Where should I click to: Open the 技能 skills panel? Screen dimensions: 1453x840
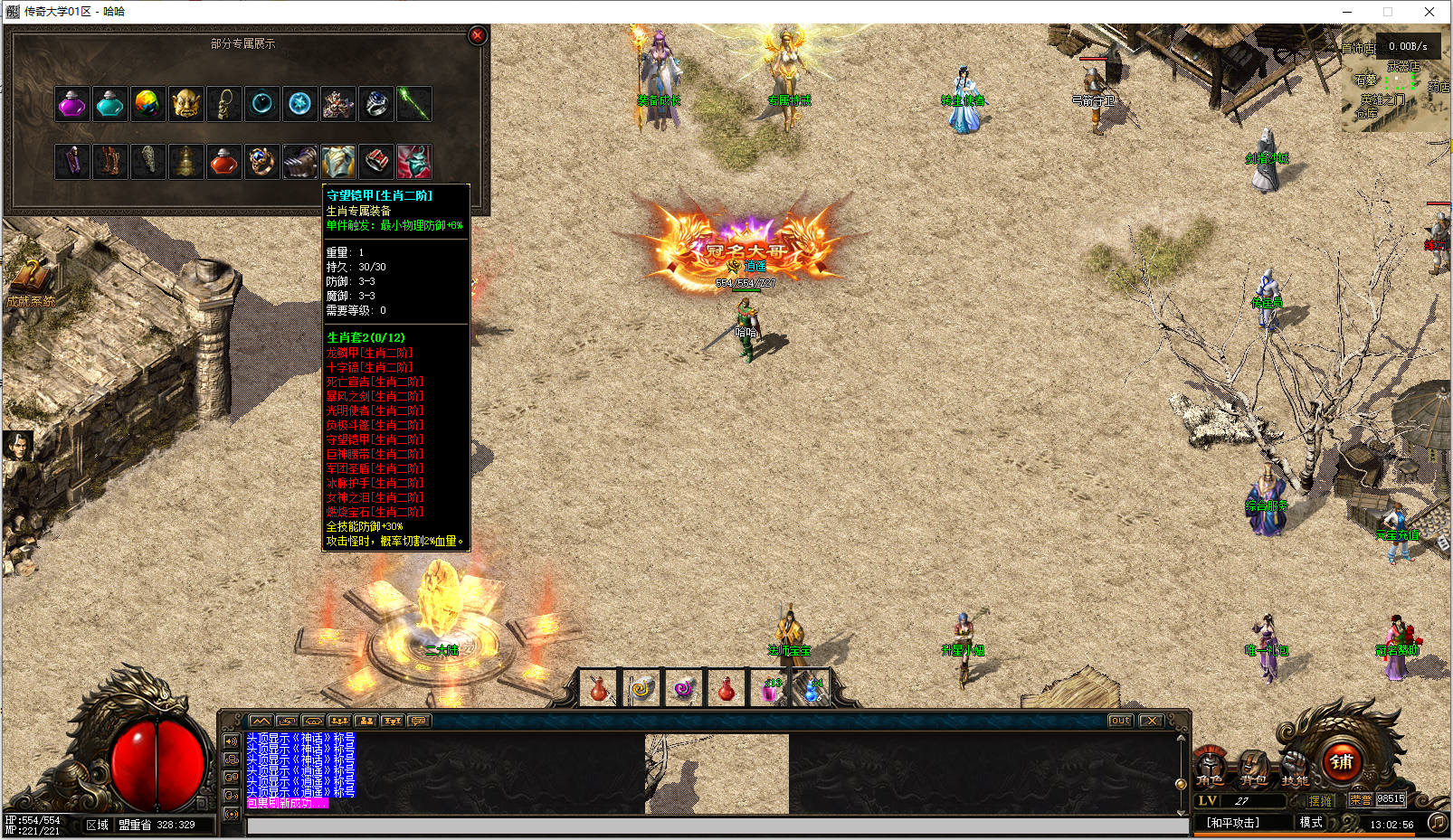1295,768
